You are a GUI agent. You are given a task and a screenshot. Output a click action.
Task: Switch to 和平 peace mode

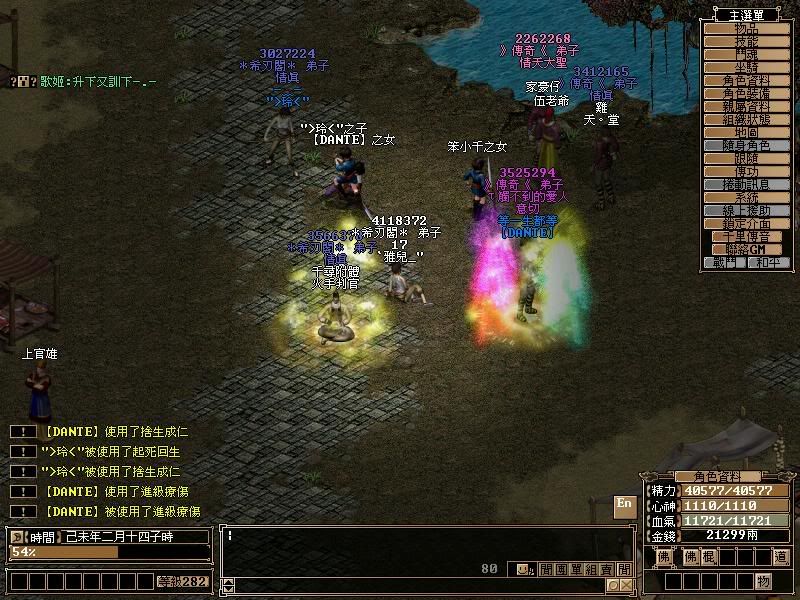click(x=767, y=263)
